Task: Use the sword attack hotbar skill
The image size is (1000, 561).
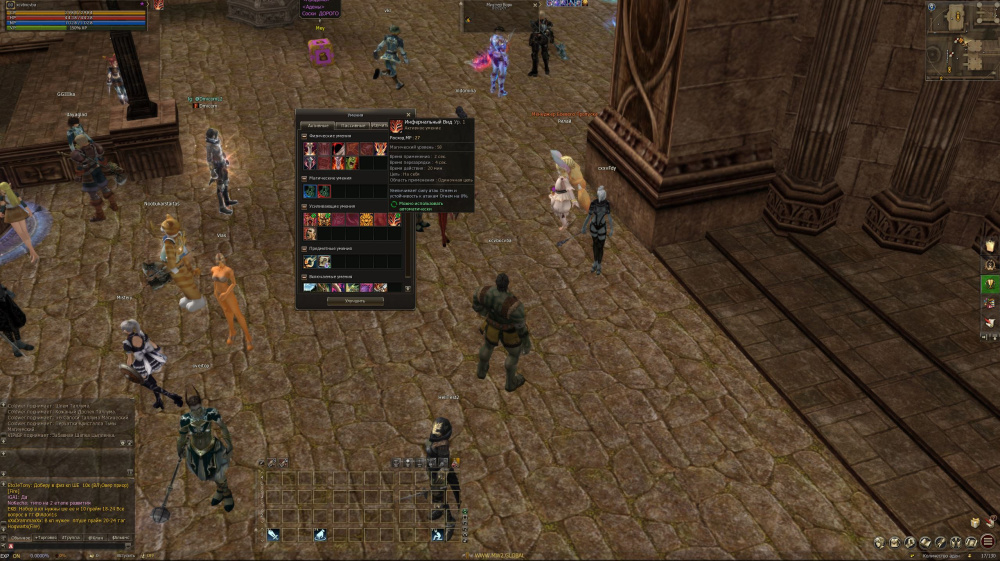Action: point(273,535)
